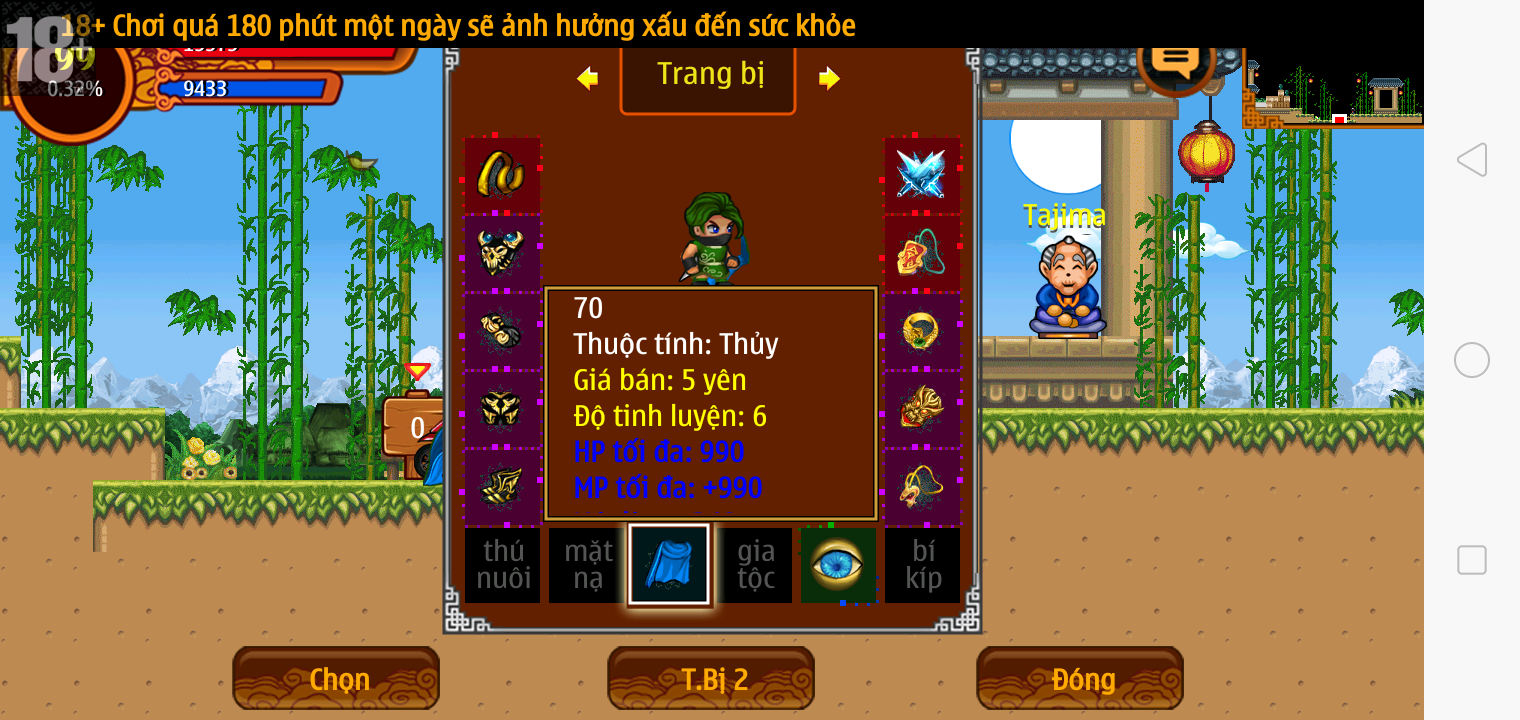The image size is (1520, 720).
Task: Select the crossed ice swords weapon slot
Action: pyautogui.click(x=921, y=174)
